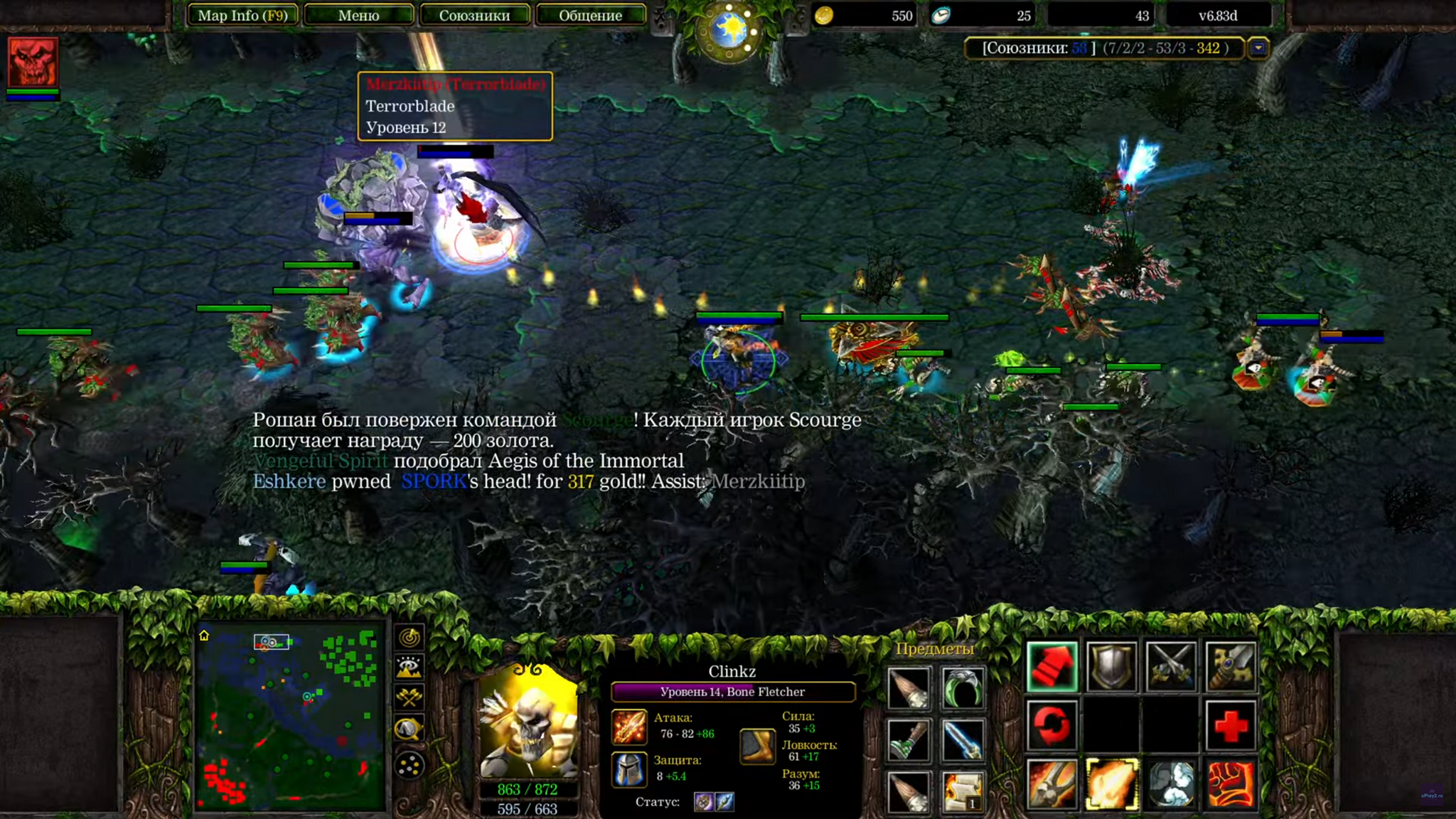
Task: Select the glowing blue sword inventory item
Action: [x=963, y=739]
